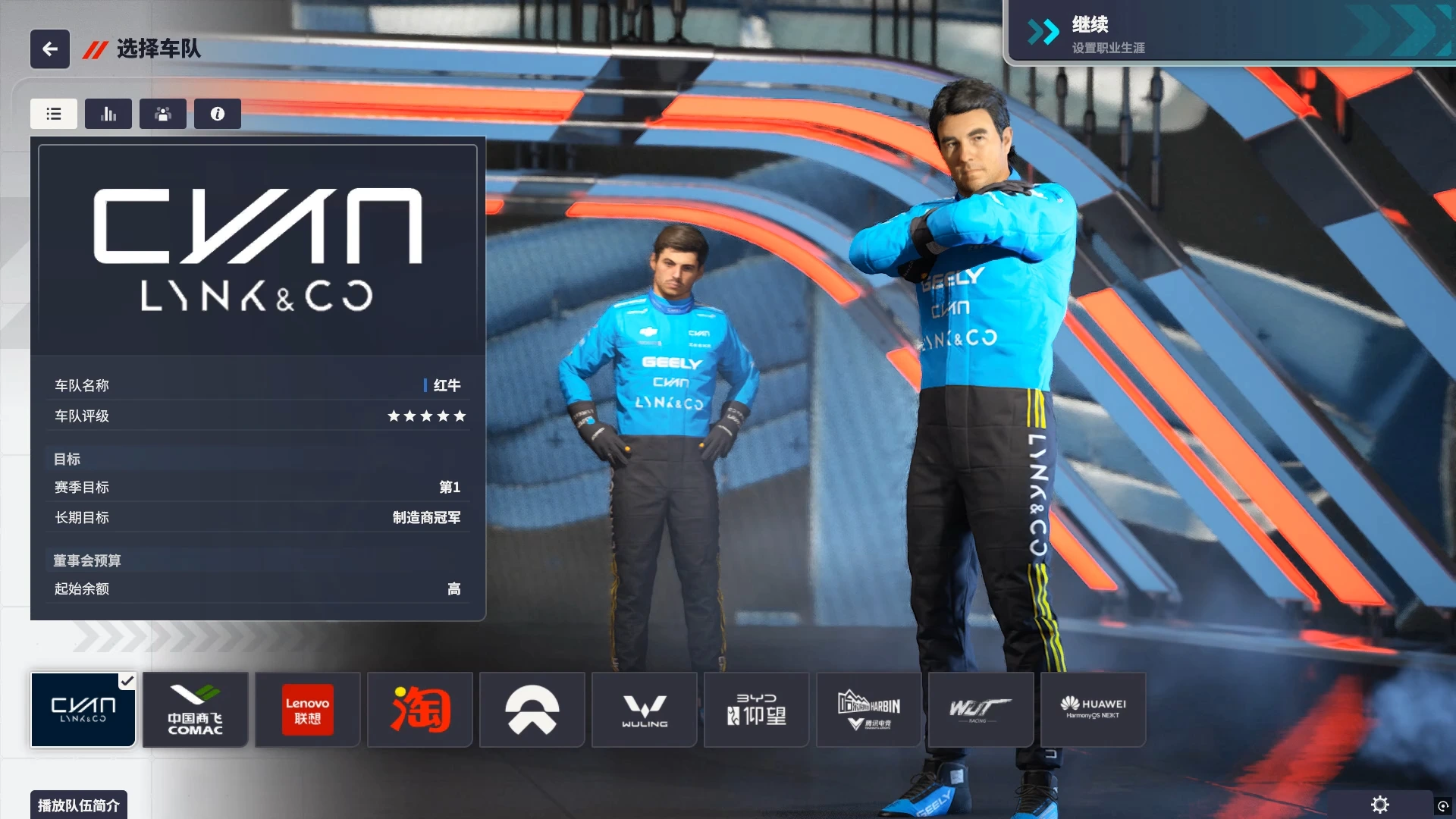Open the info tab

pyautogui.click(x=218, y=114)
